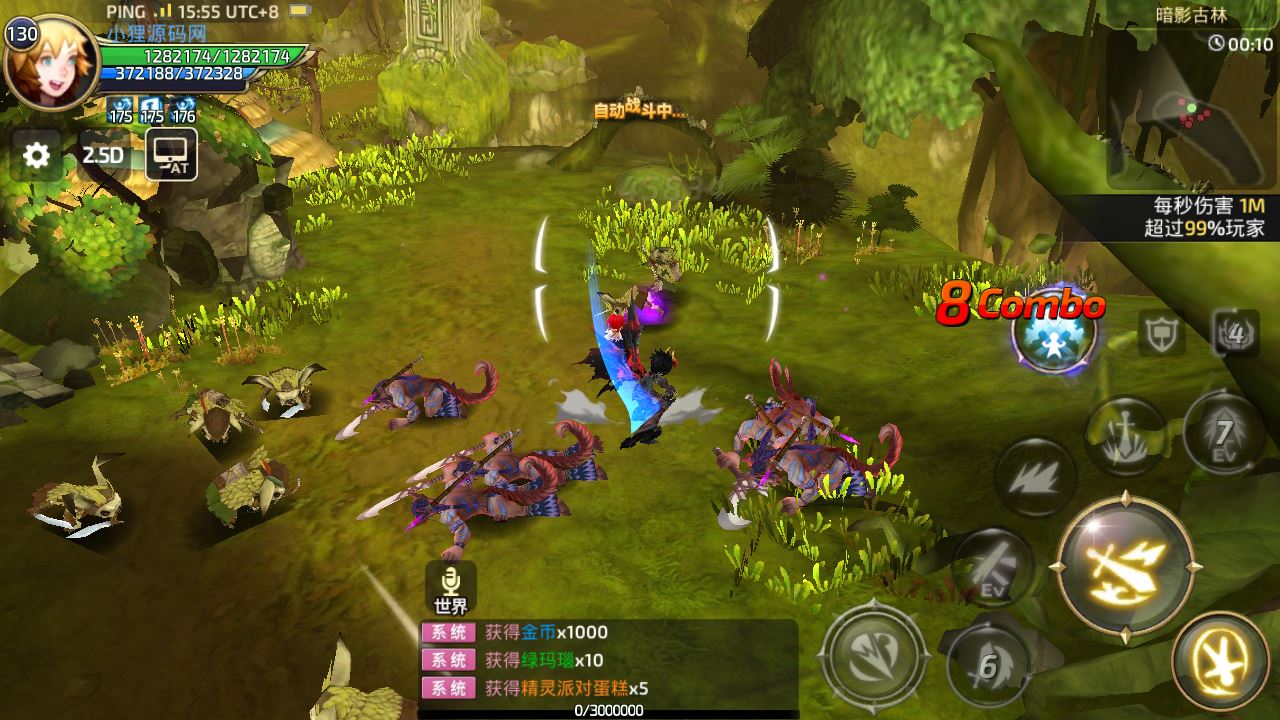Tap the upward-arrow Ev skill on cooldown 7
Image resolution: width=1280 pixels, height=720 pixels.
coord(1223,433)
